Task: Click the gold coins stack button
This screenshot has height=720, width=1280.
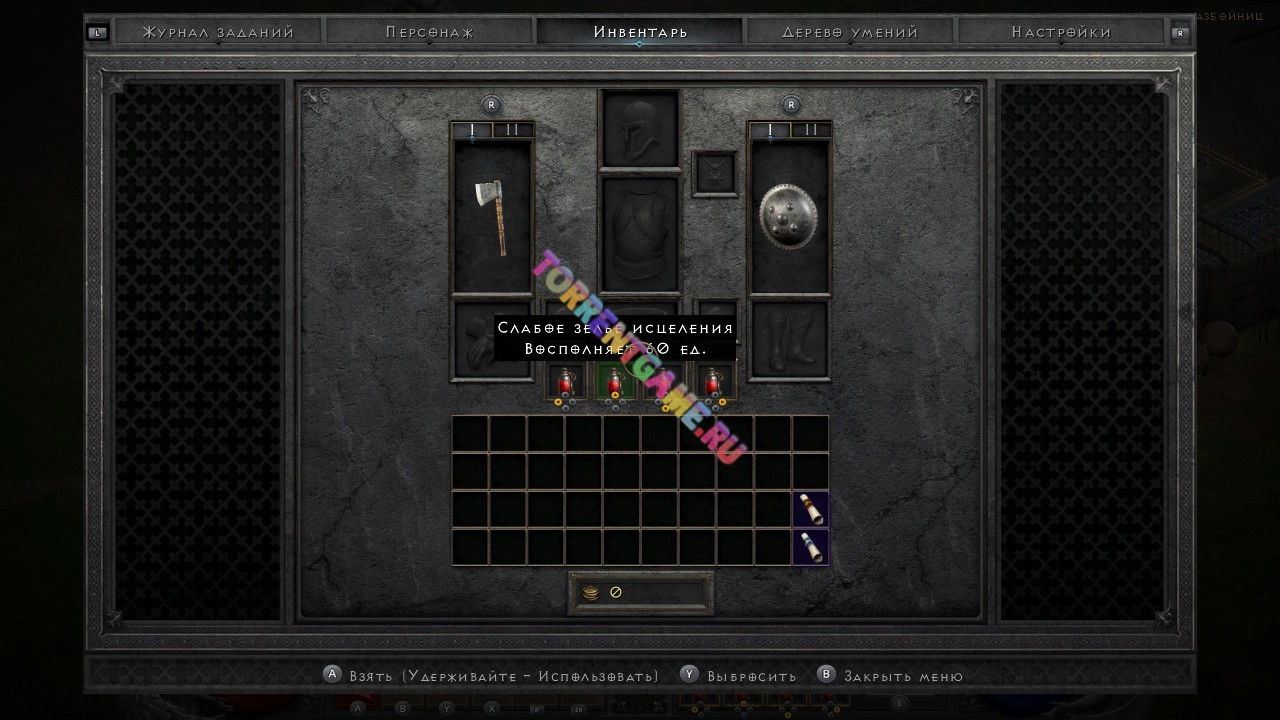Action: 590,593
